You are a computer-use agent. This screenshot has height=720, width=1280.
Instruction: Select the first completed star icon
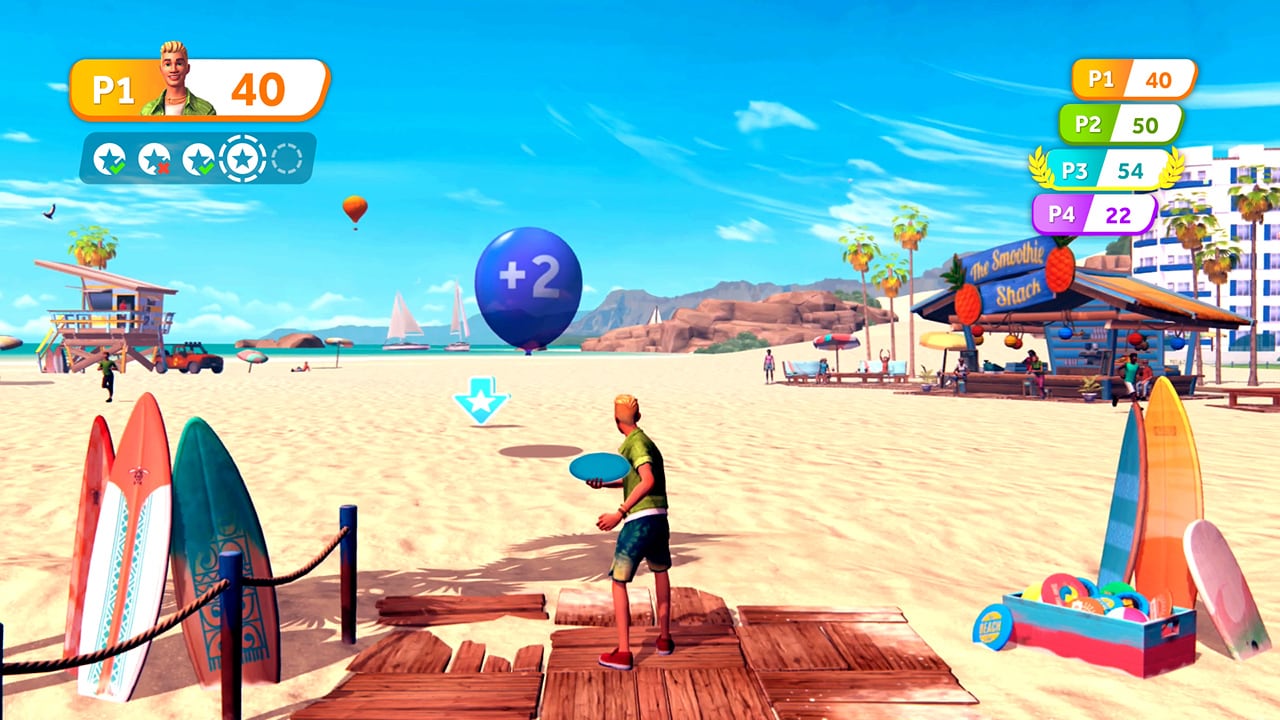pos(108,156)
